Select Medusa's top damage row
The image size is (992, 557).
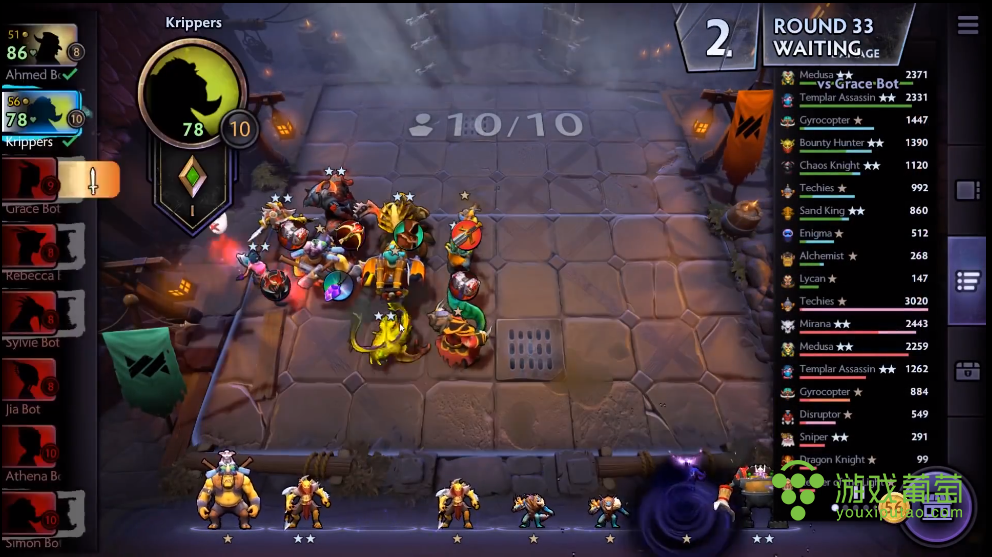pos(857,76)
